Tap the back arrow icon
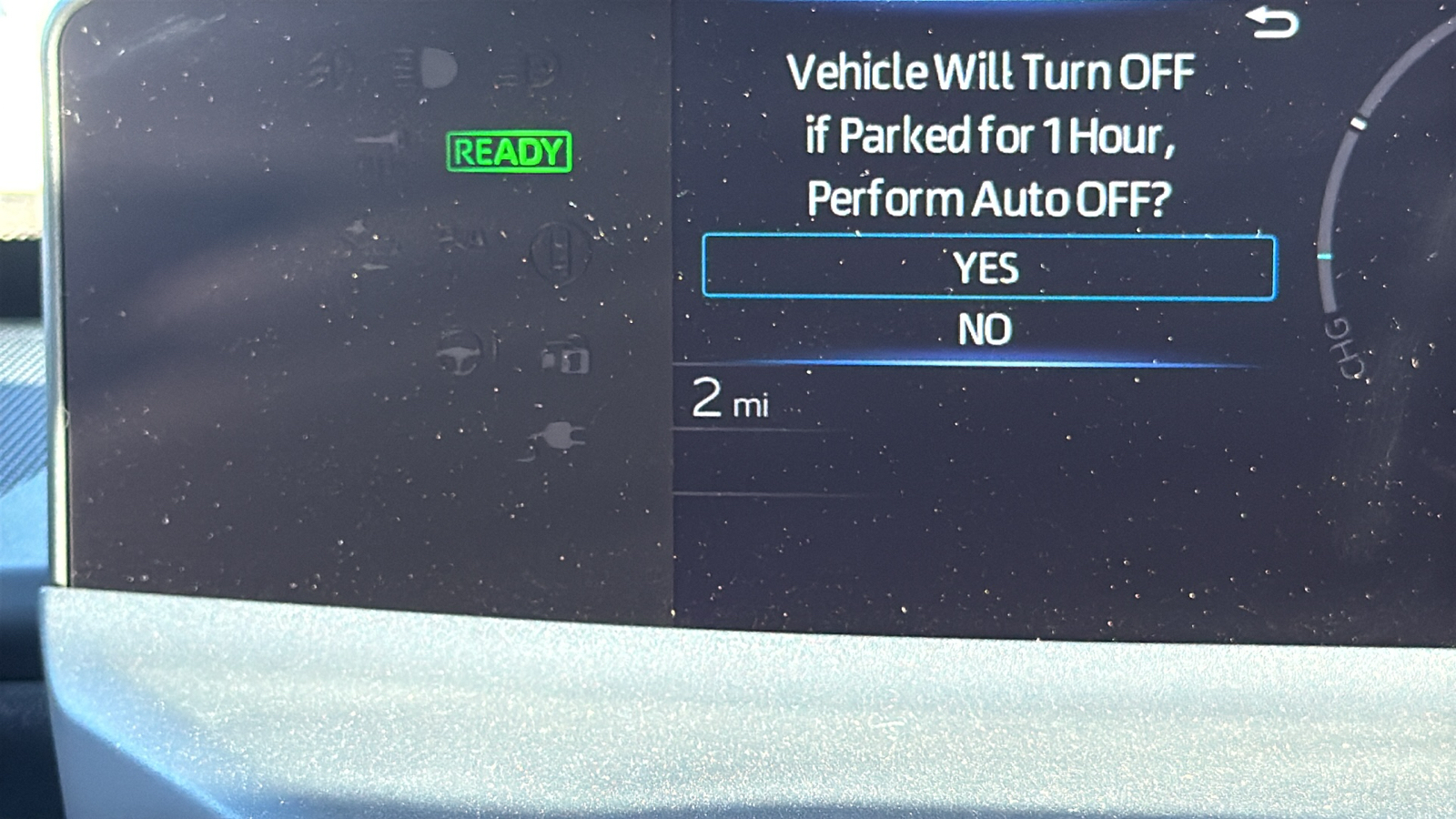The image size is (1456, 819). pyautogui.click(x=1271, y=23)
